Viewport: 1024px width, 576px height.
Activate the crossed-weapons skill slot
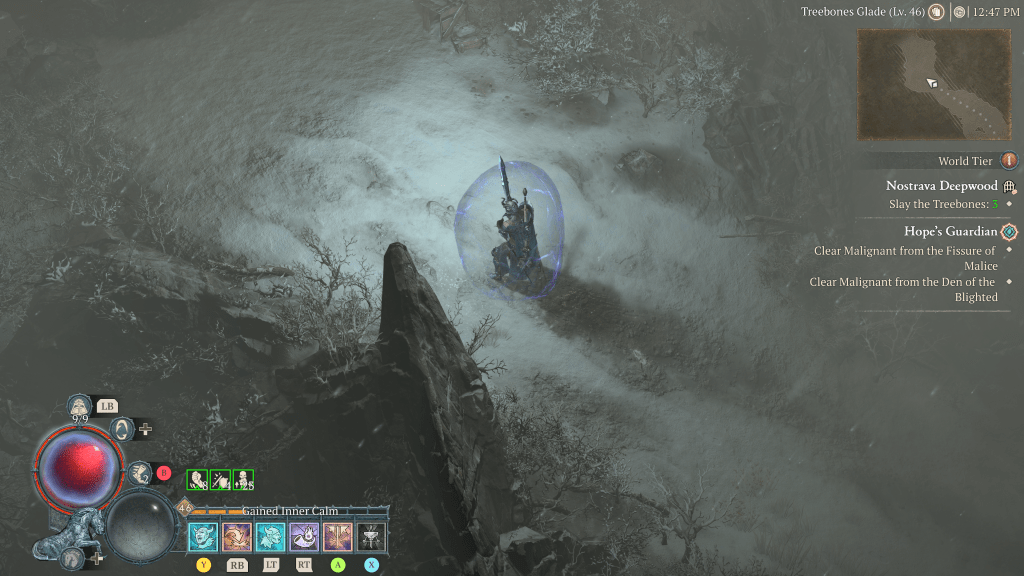pos(338,537)
